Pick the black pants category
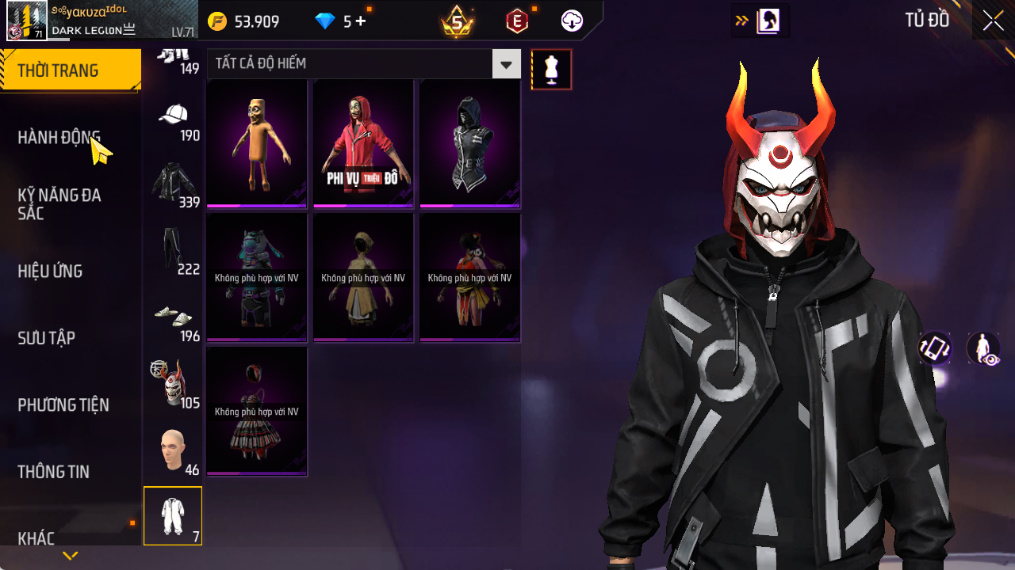 173,250
